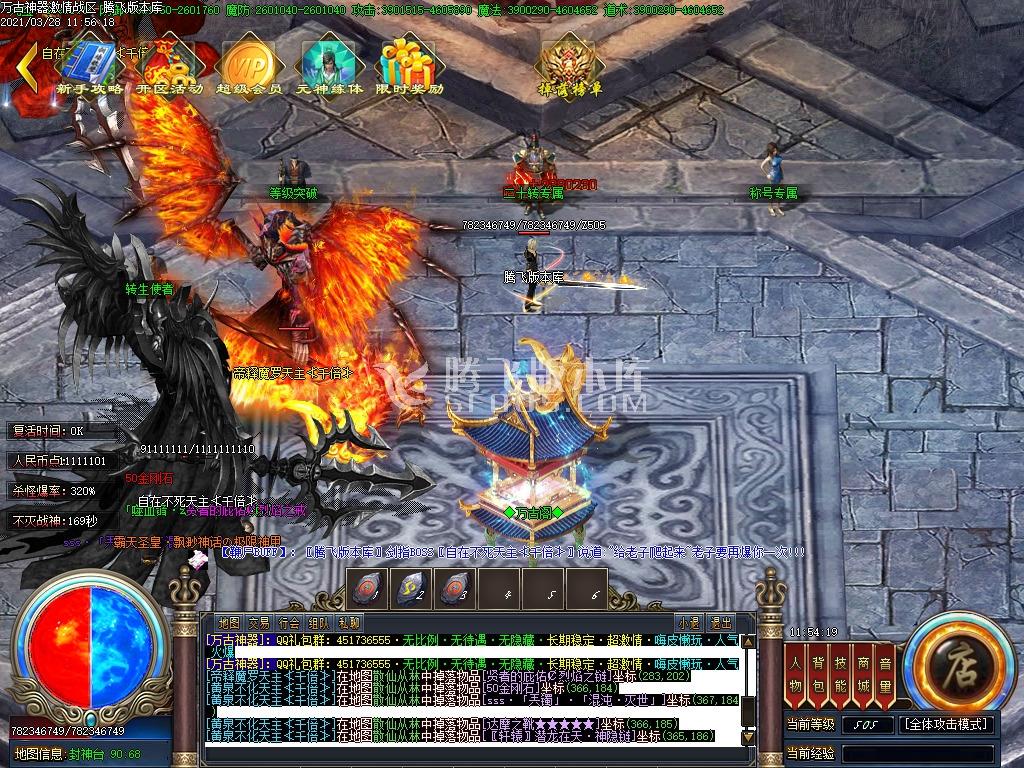This screenshot has width=1024, height=768.
Task: Open the 背包 backpack banner
Action: point(818,672)
